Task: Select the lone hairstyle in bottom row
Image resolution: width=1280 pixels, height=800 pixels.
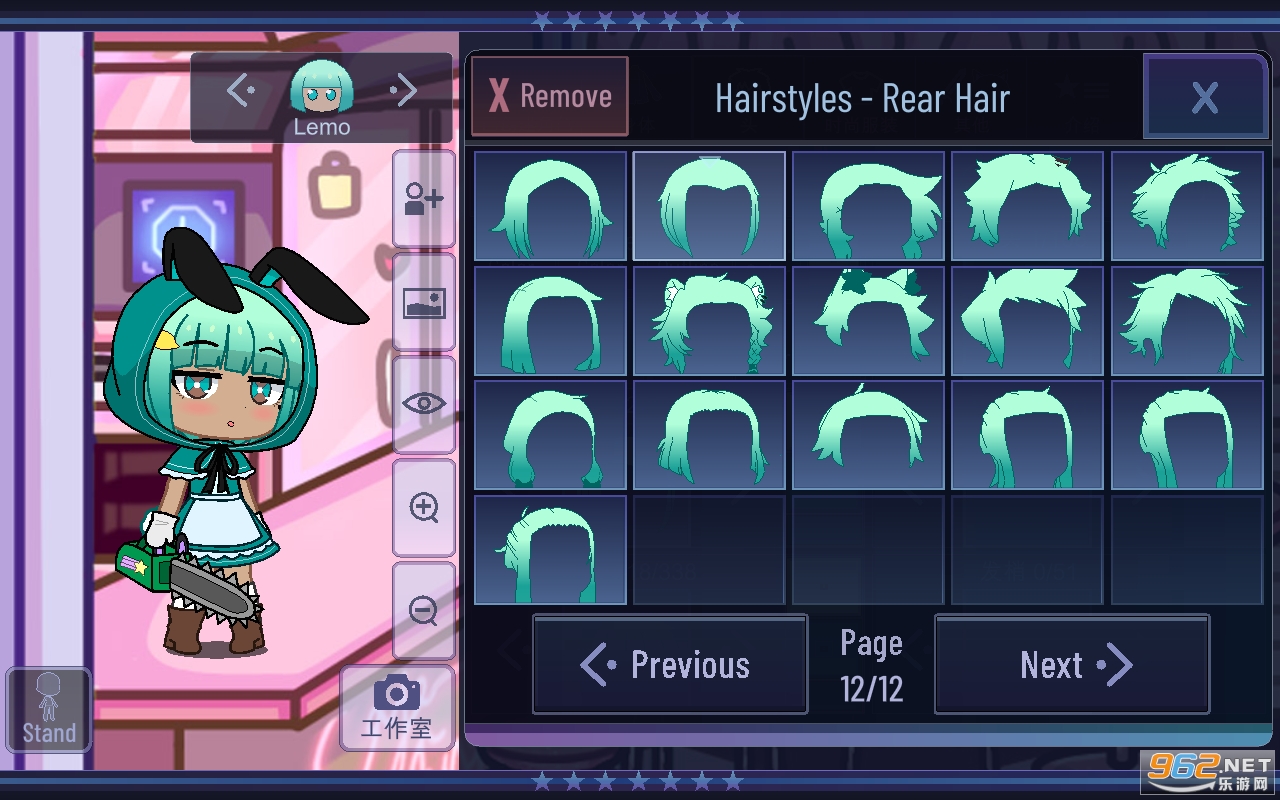Action: [x=550, y=550]
